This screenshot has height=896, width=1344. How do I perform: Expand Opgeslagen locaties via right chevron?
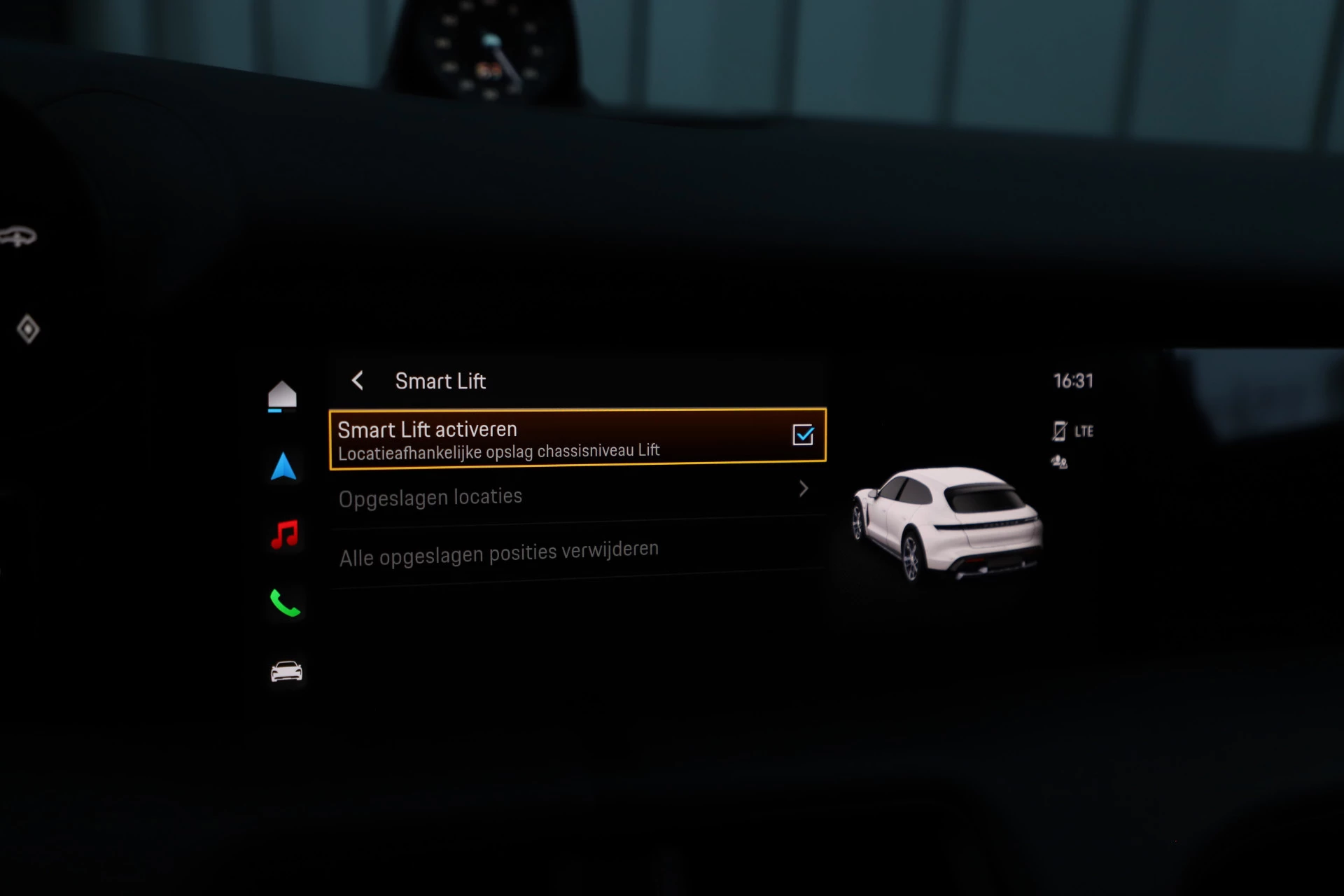pos(804,489)
